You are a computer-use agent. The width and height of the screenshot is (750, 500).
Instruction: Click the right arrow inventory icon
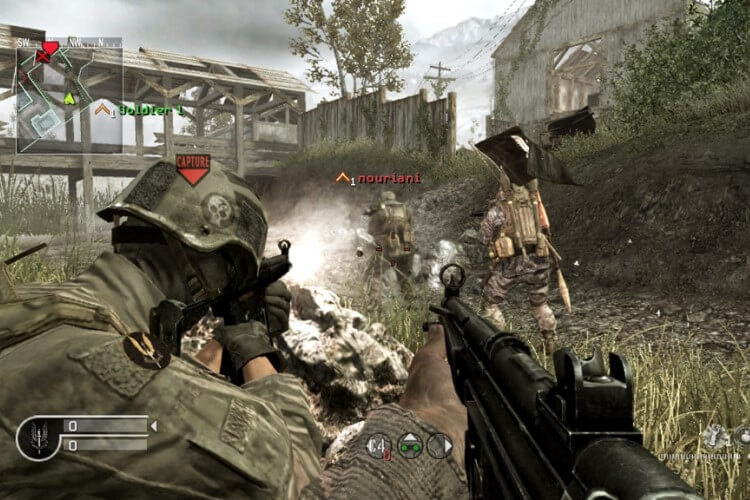tap(440, 445)
